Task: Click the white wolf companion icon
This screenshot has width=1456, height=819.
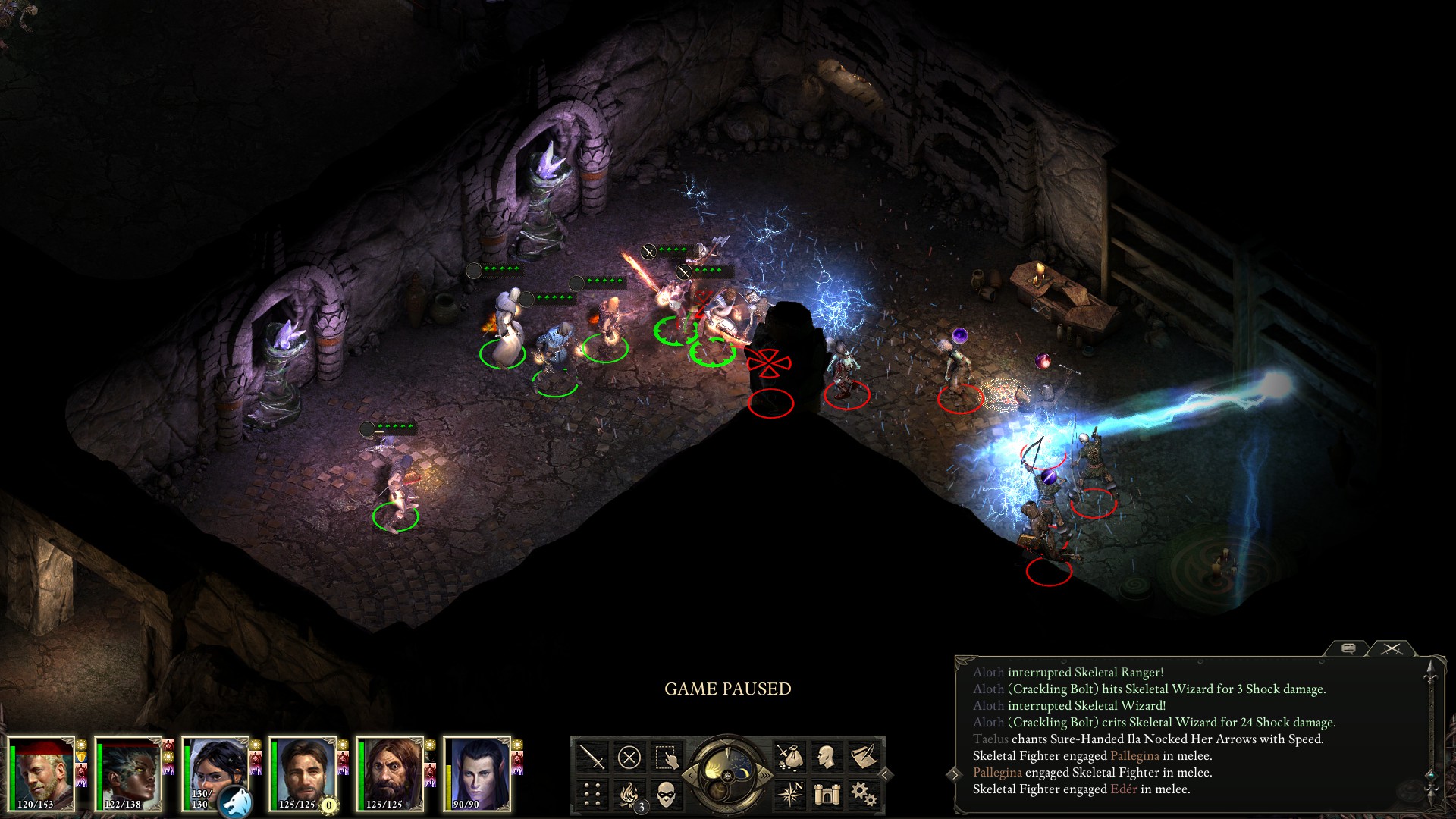Action: (x=236, y=802)
